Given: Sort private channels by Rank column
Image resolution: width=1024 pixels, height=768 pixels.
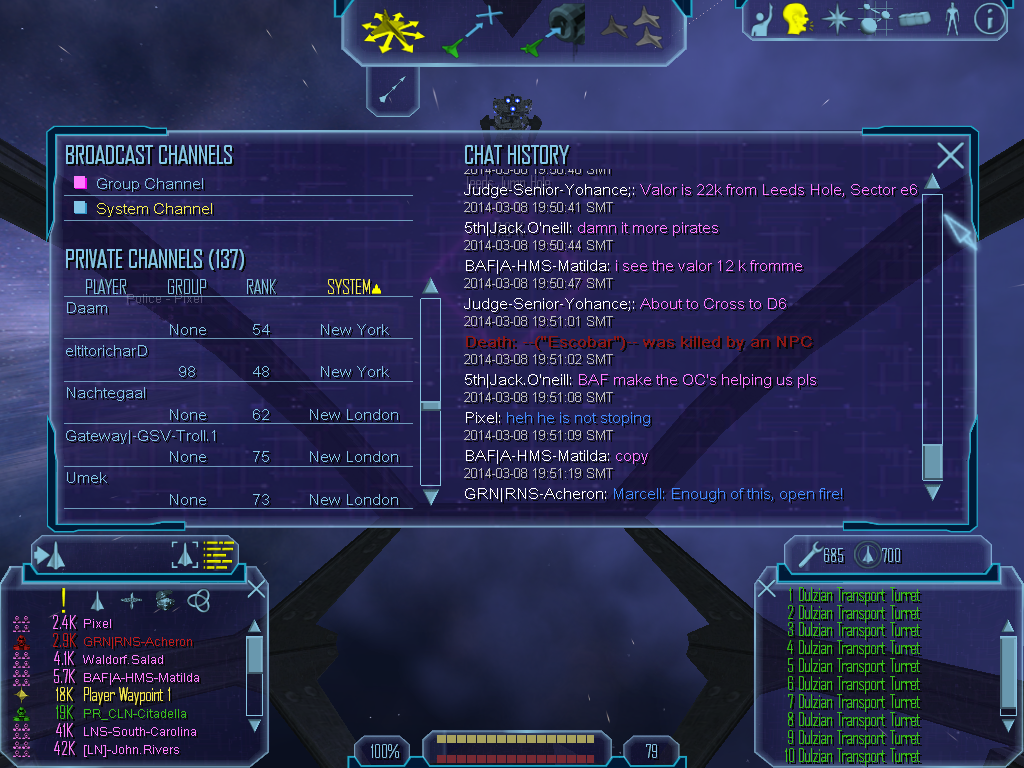Looking at the screenshot, I should coord(261,288).
